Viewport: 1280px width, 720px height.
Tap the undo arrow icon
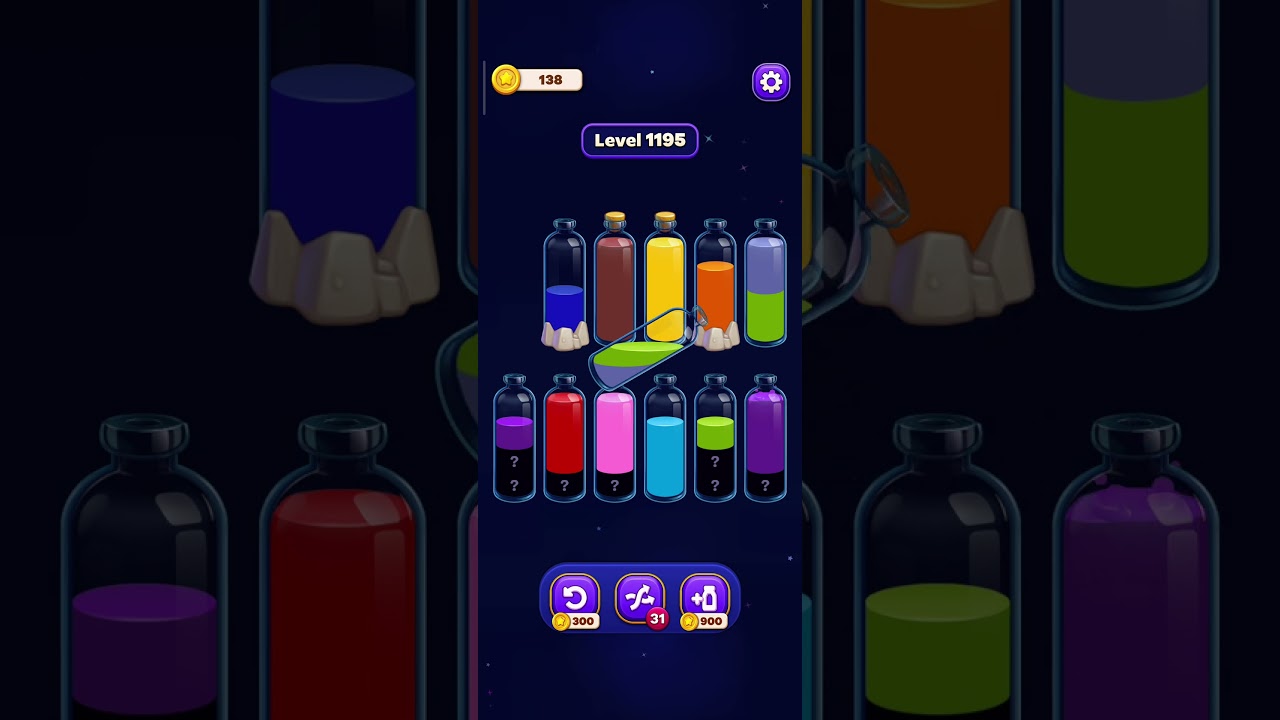(x=573, y=597)
